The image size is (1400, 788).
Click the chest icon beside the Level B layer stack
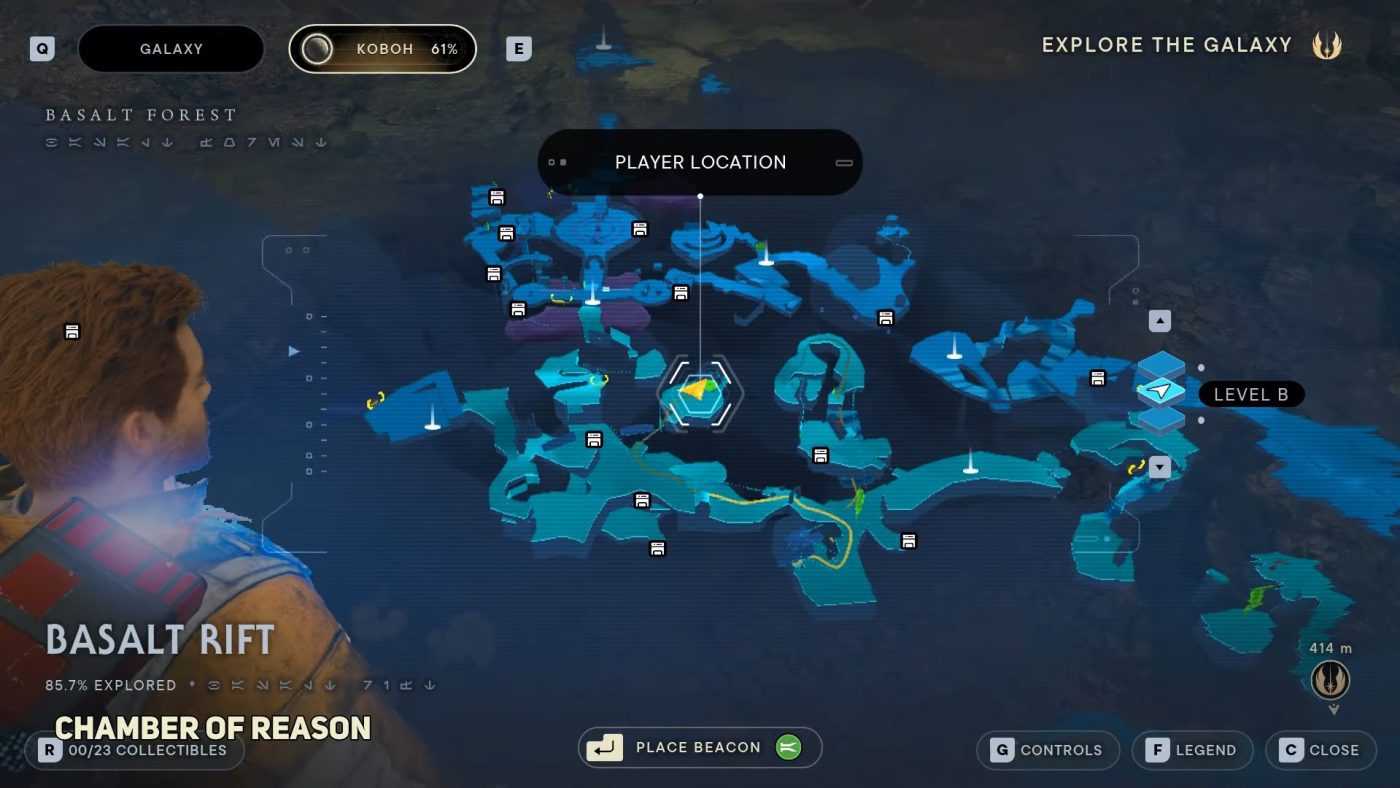1097,378
